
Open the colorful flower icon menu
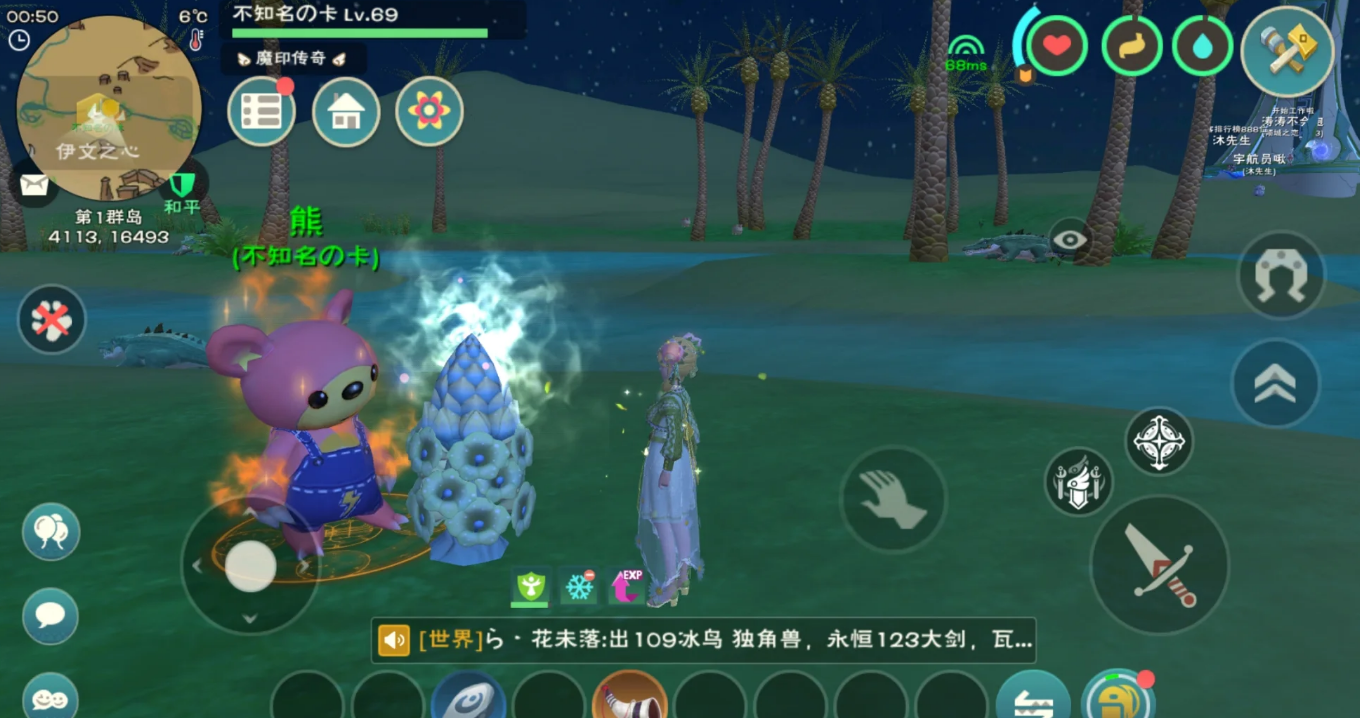pos(429,112)
